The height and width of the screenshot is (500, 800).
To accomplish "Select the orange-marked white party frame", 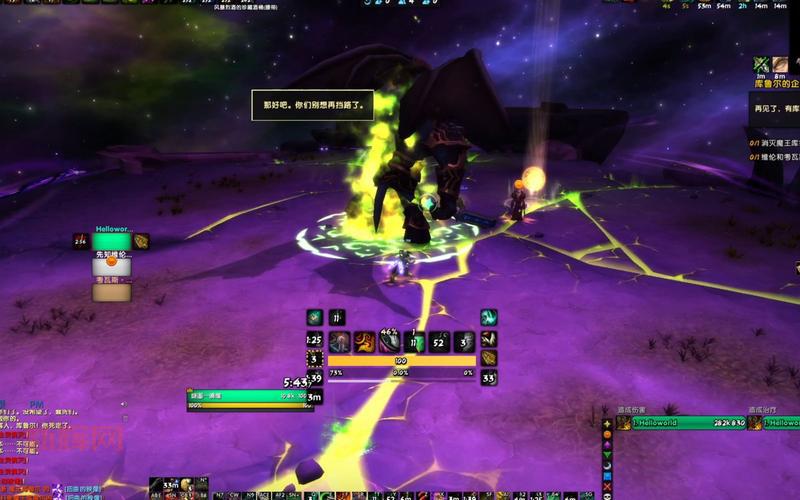I will point(111,267).
